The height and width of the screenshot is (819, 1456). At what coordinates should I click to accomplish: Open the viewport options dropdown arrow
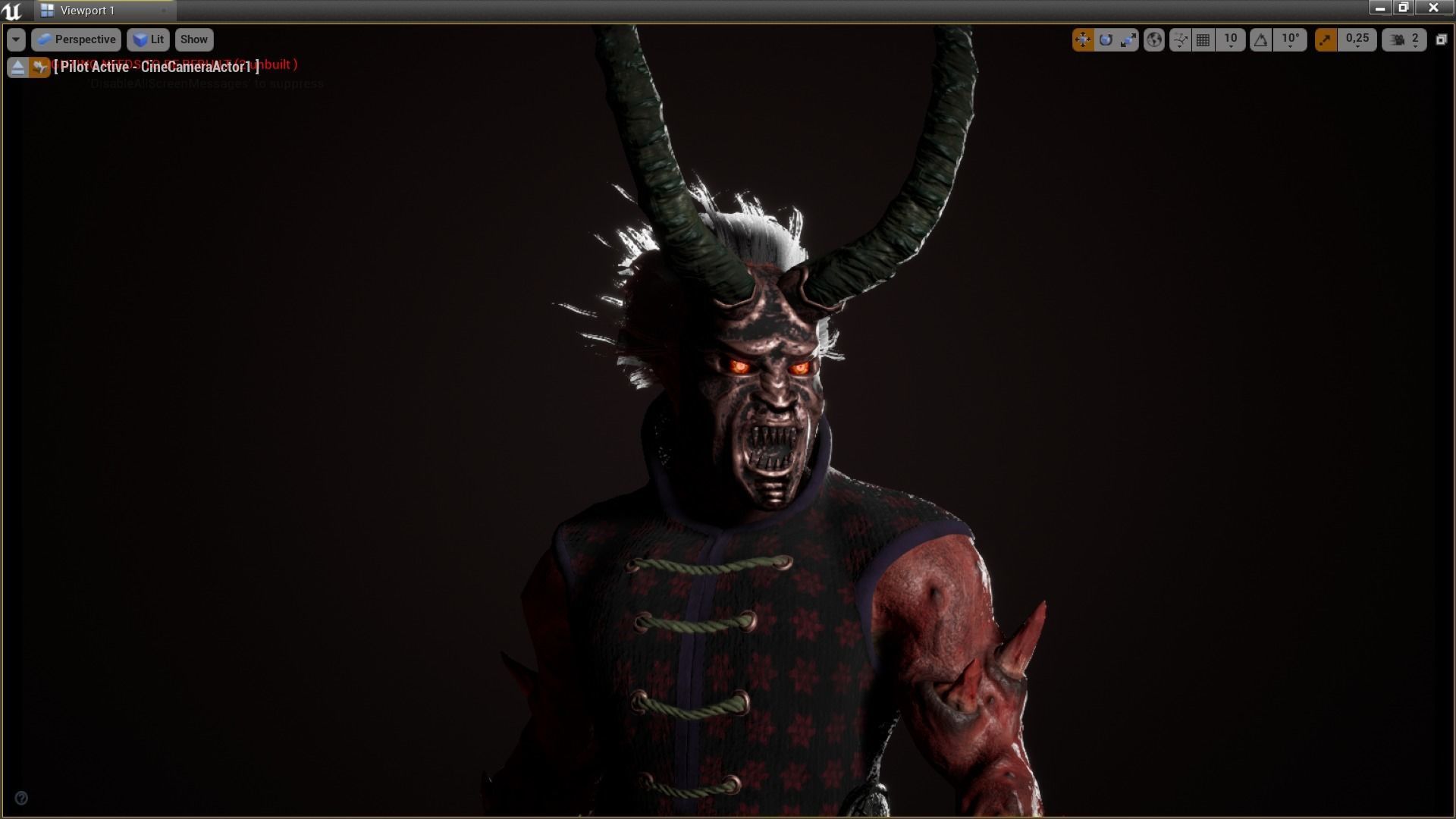pyautogui.click(x=16, y=39)
